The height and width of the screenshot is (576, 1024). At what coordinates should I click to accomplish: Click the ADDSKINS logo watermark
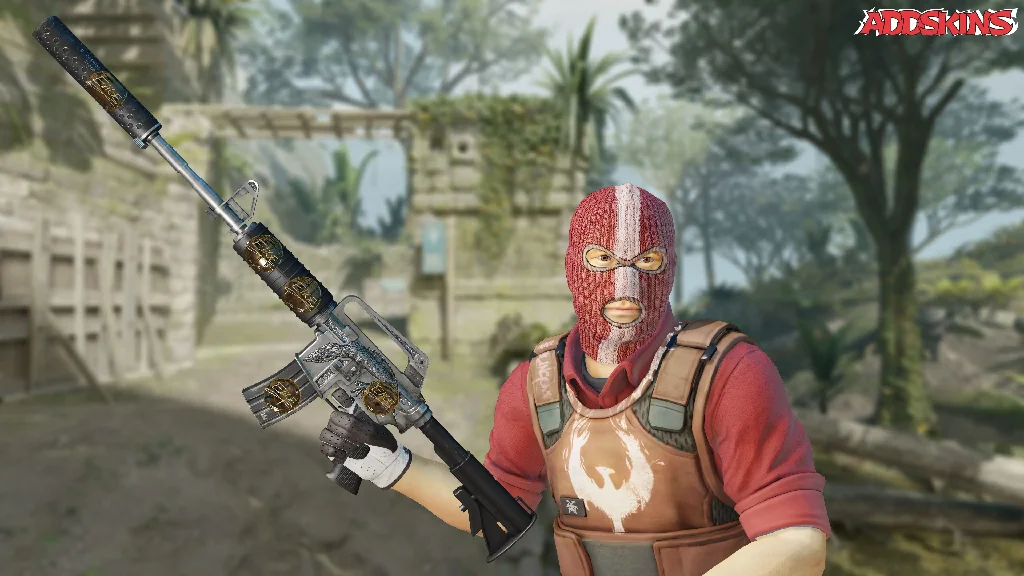click(936, 22)
